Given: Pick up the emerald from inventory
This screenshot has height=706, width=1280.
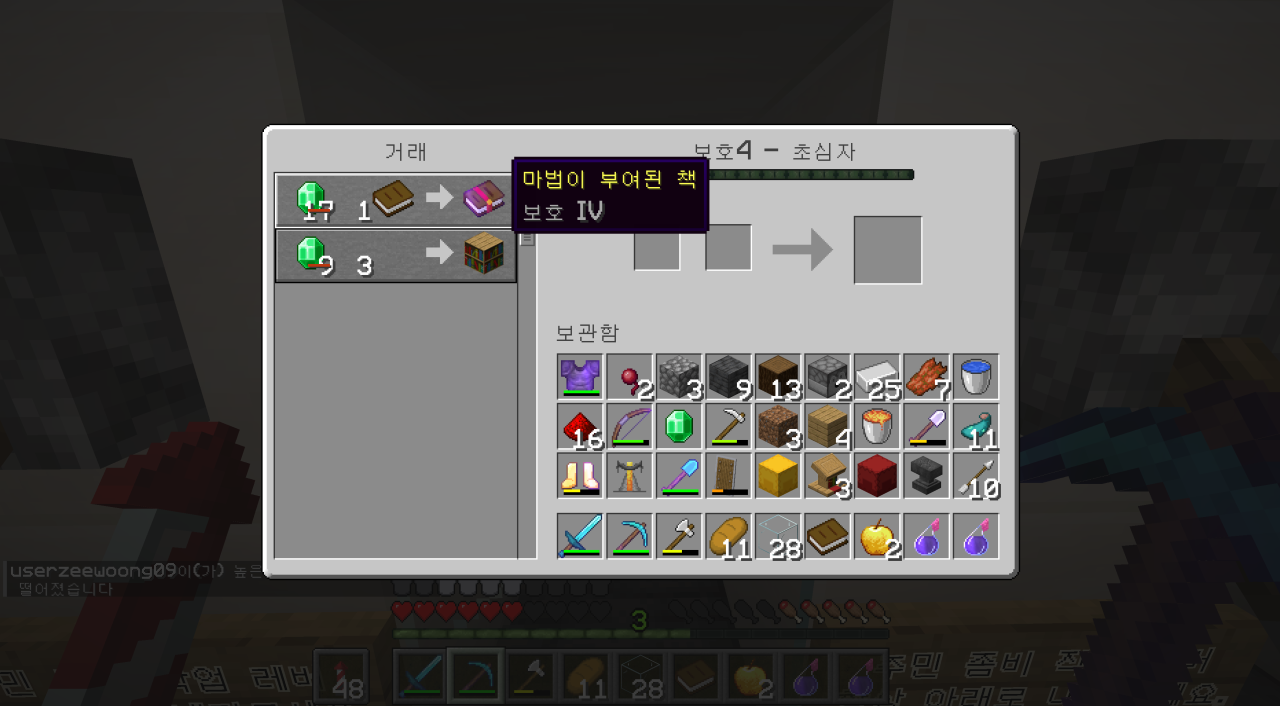Looking at the screenshot, I should [679, 426].
